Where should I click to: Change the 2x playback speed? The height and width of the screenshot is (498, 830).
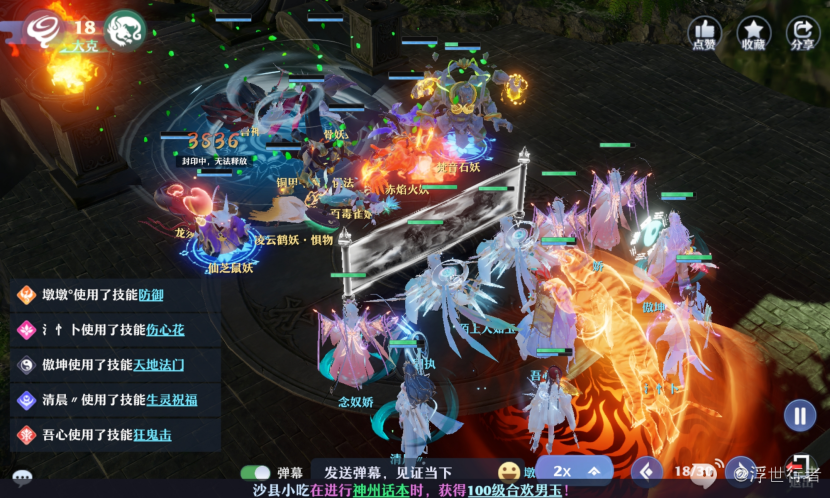point(563,471)
